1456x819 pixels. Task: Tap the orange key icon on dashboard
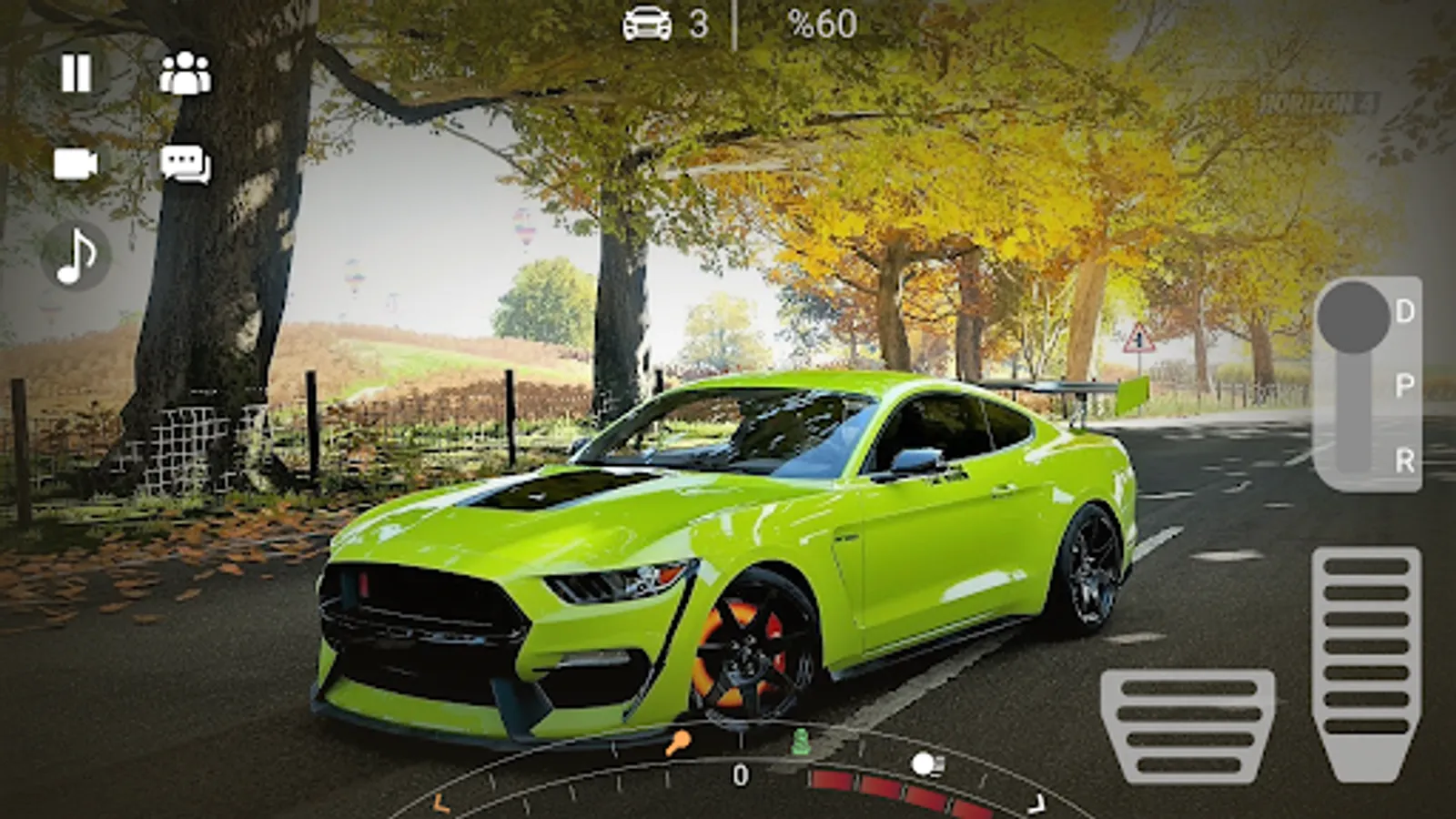[677, 744]
